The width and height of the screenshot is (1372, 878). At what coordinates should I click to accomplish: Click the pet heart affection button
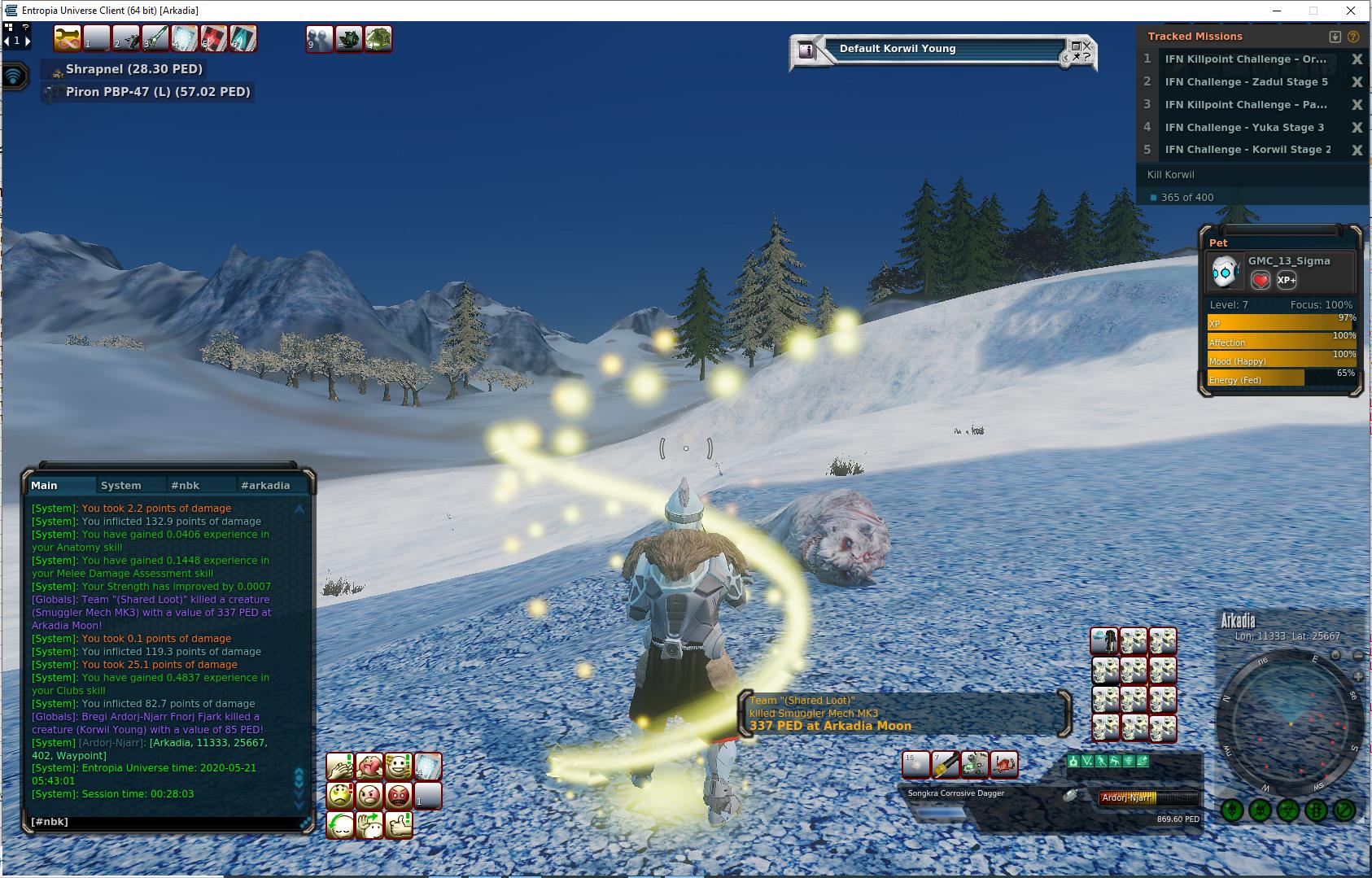pyautogui.click(x=1260, y=281)
